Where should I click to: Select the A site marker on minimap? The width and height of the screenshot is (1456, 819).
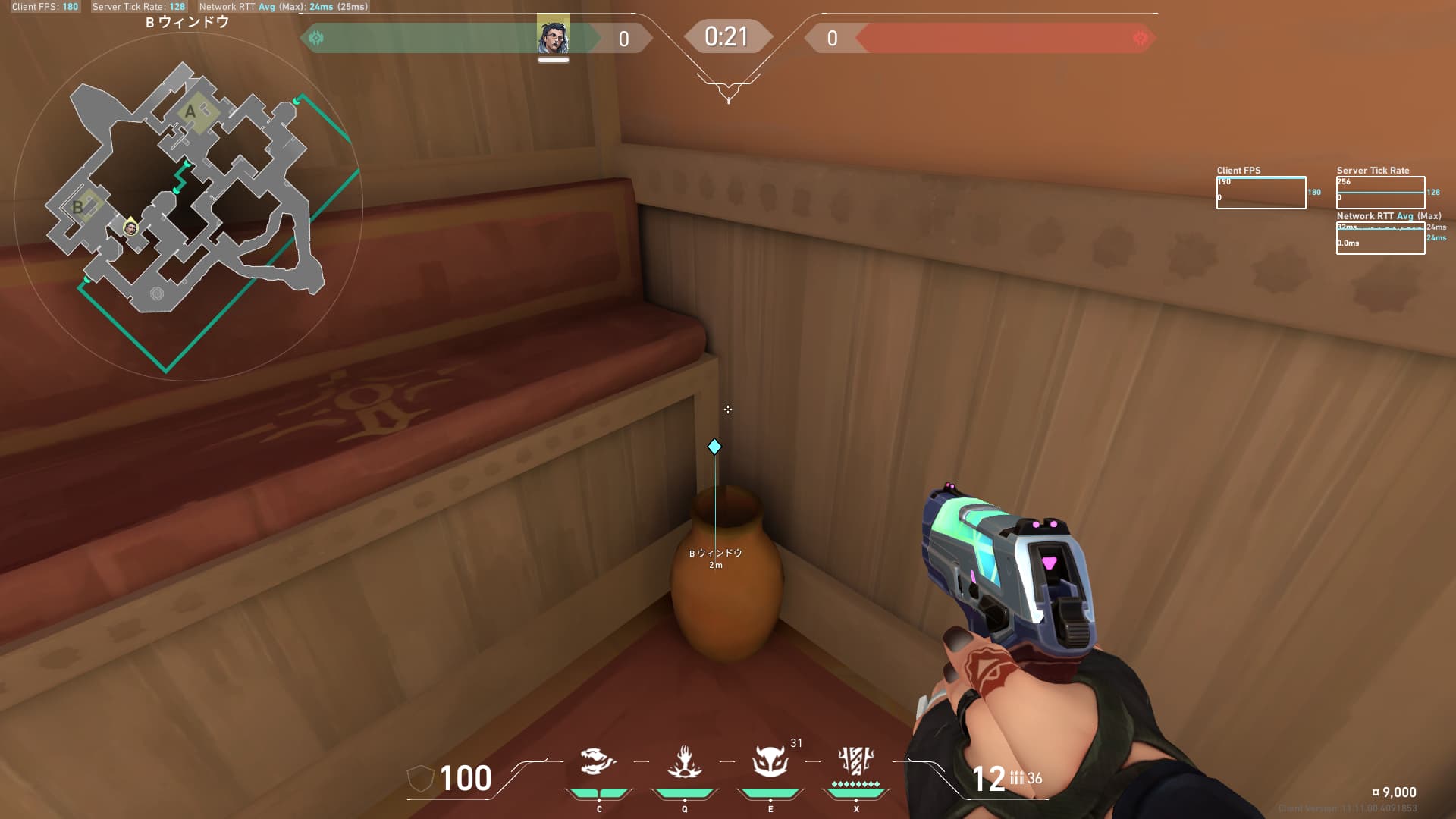(x=191, y=111)
